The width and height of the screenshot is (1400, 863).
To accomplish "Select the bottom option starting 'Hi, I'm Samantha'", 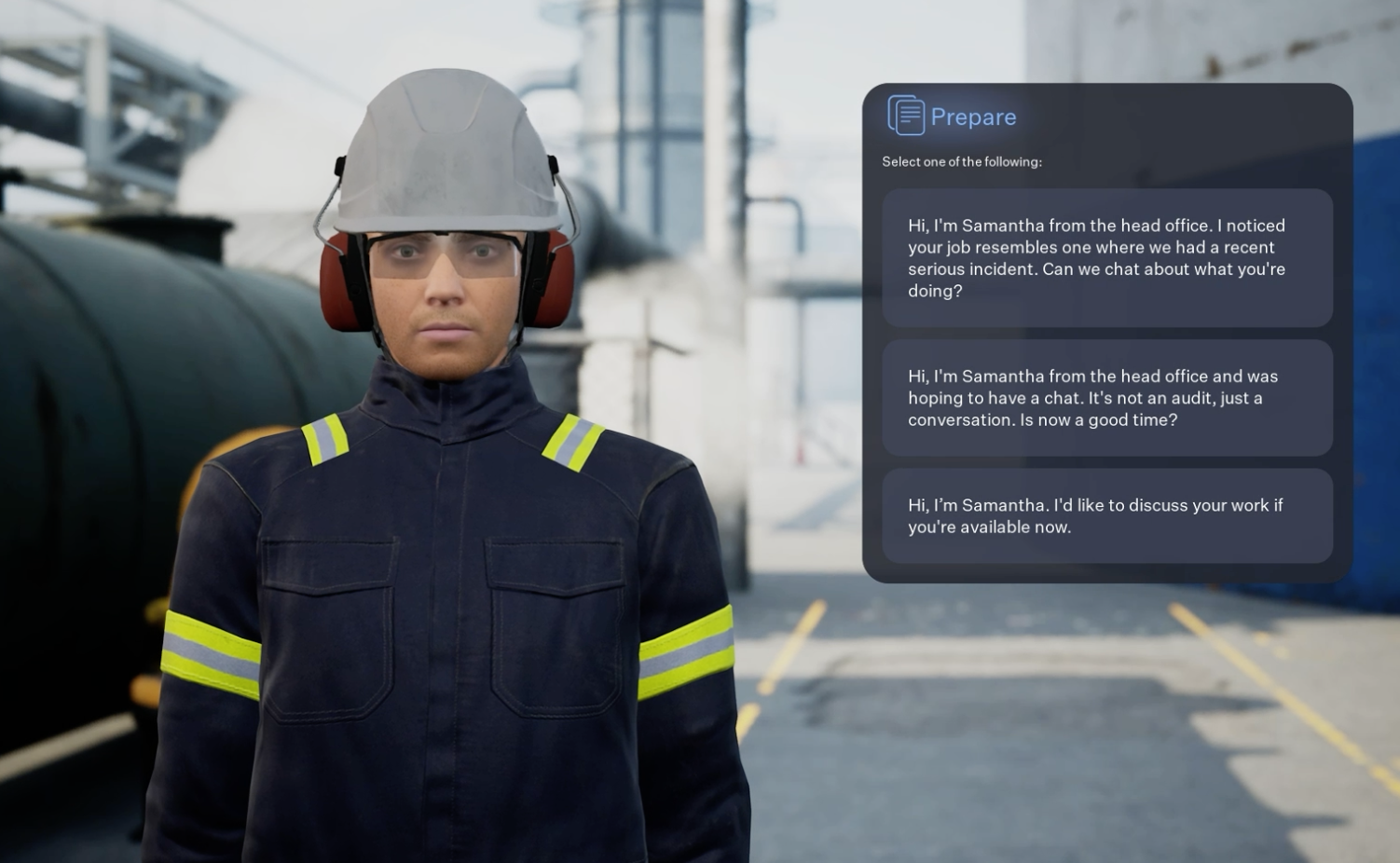I will click(1107, 515).
